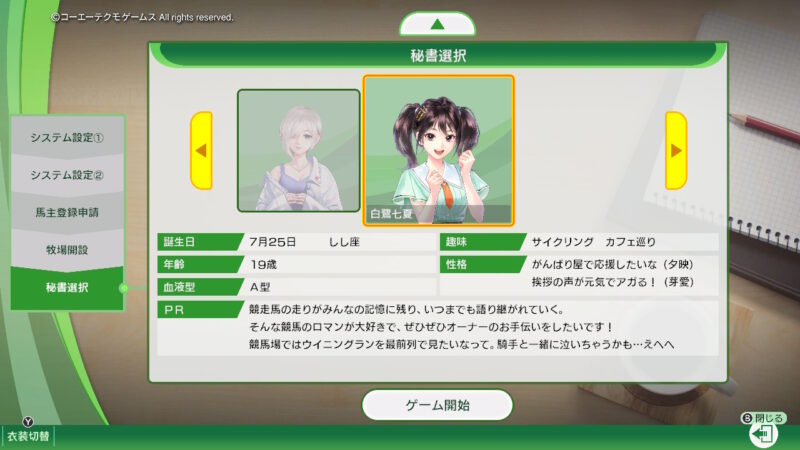800x450 pixels.
Task: Open システム設定① tab
Action: 67,137
